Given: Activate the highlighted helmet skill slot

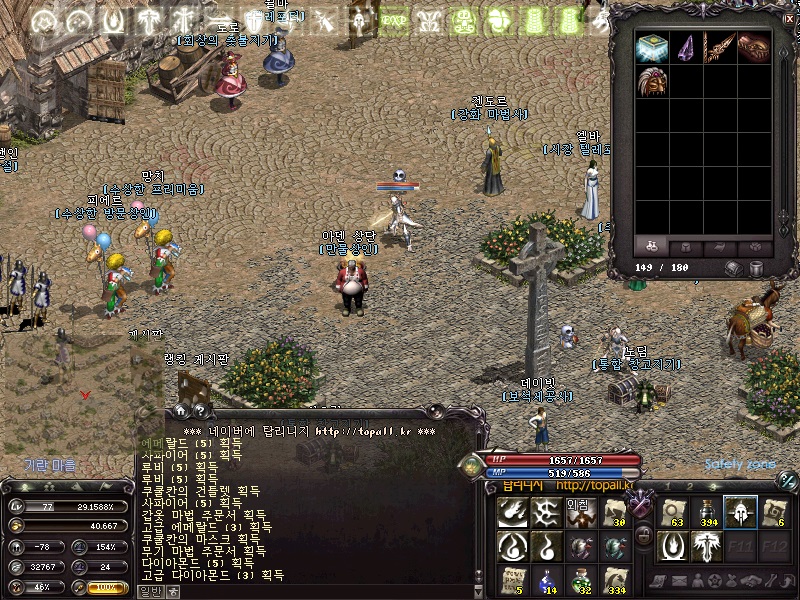Looking at the screenshot, I should 740,512.
